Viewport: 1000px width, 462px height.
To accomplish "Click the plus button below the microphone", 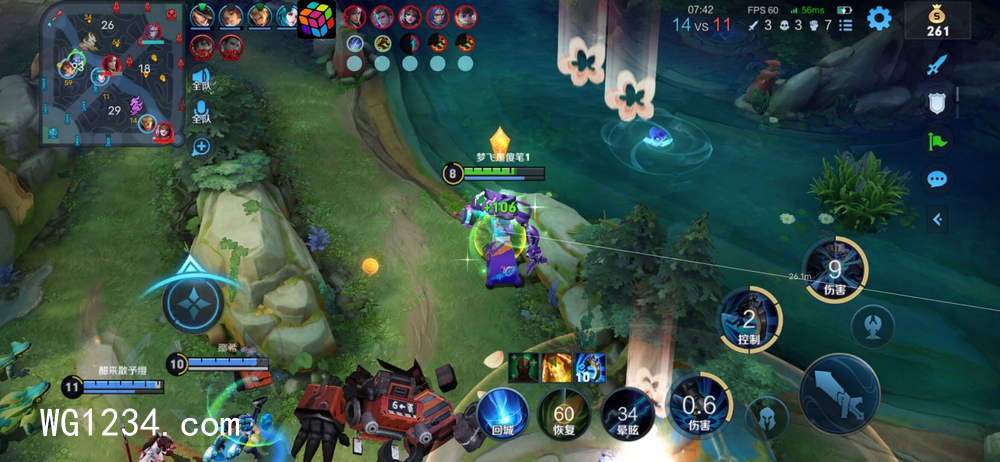I will click(x=201, y=147).
